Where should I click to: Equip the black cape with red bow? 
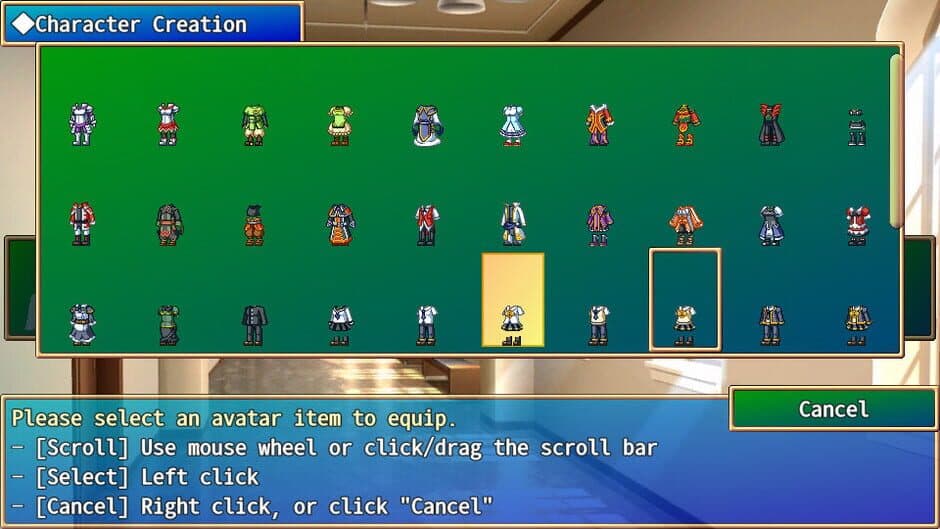click(770, 126)
